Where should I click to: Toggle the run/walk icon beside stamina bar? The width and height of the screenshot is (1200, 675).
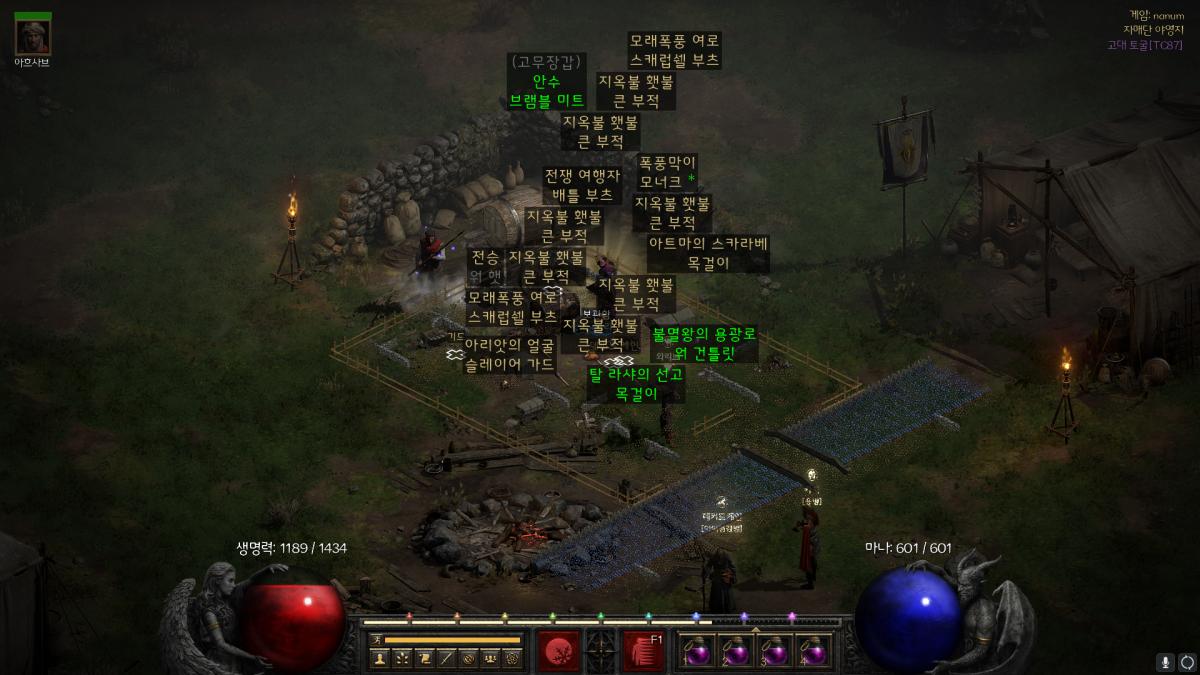pos(376,639)
